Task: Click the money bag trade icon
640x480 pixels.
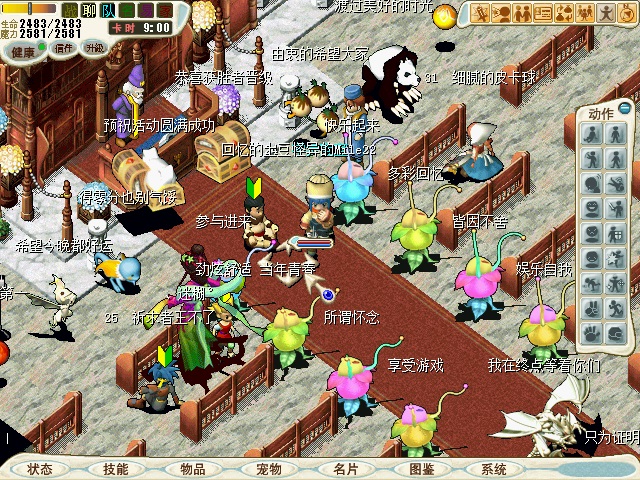Action: tap(565, 13)
